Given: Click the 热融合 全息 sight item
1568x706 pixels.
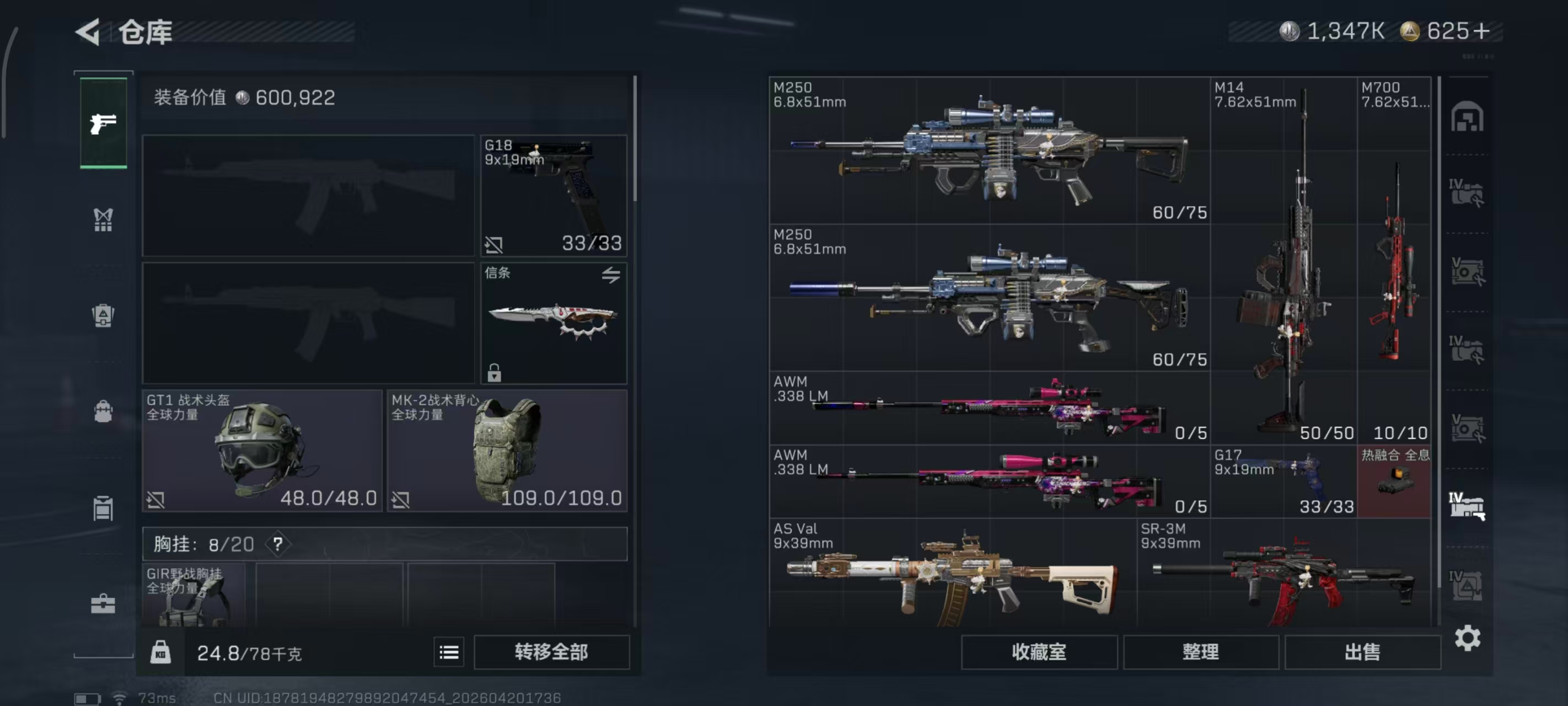Looking at the screenshot, I should (x=1394, y=481).
